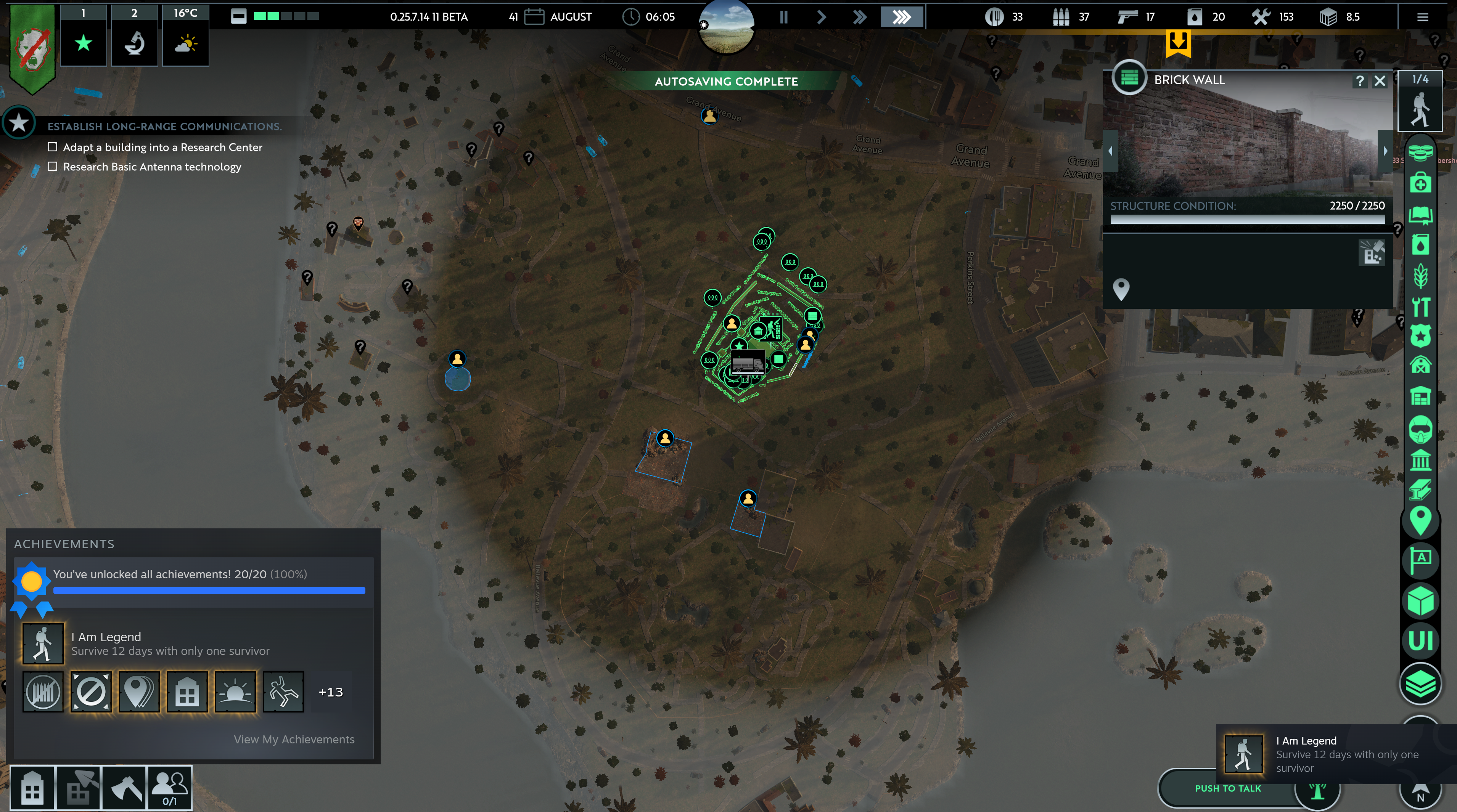Demolish the selected Brick Wall
Viewport: 1457px width, 812px height.
(1372, 253)
